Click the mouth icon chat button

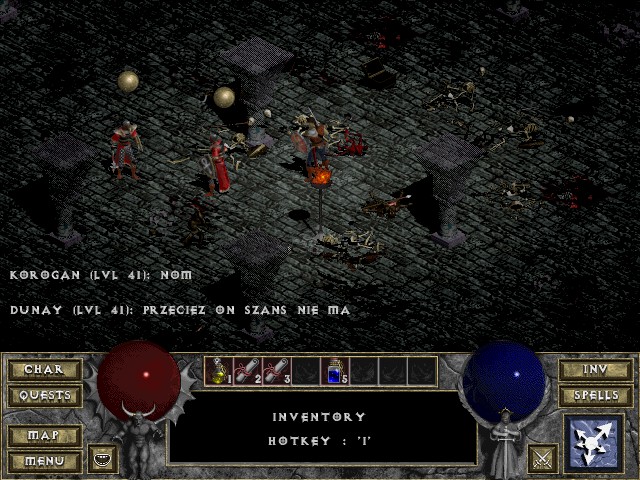pyautogui.click(x=103, y=459)
